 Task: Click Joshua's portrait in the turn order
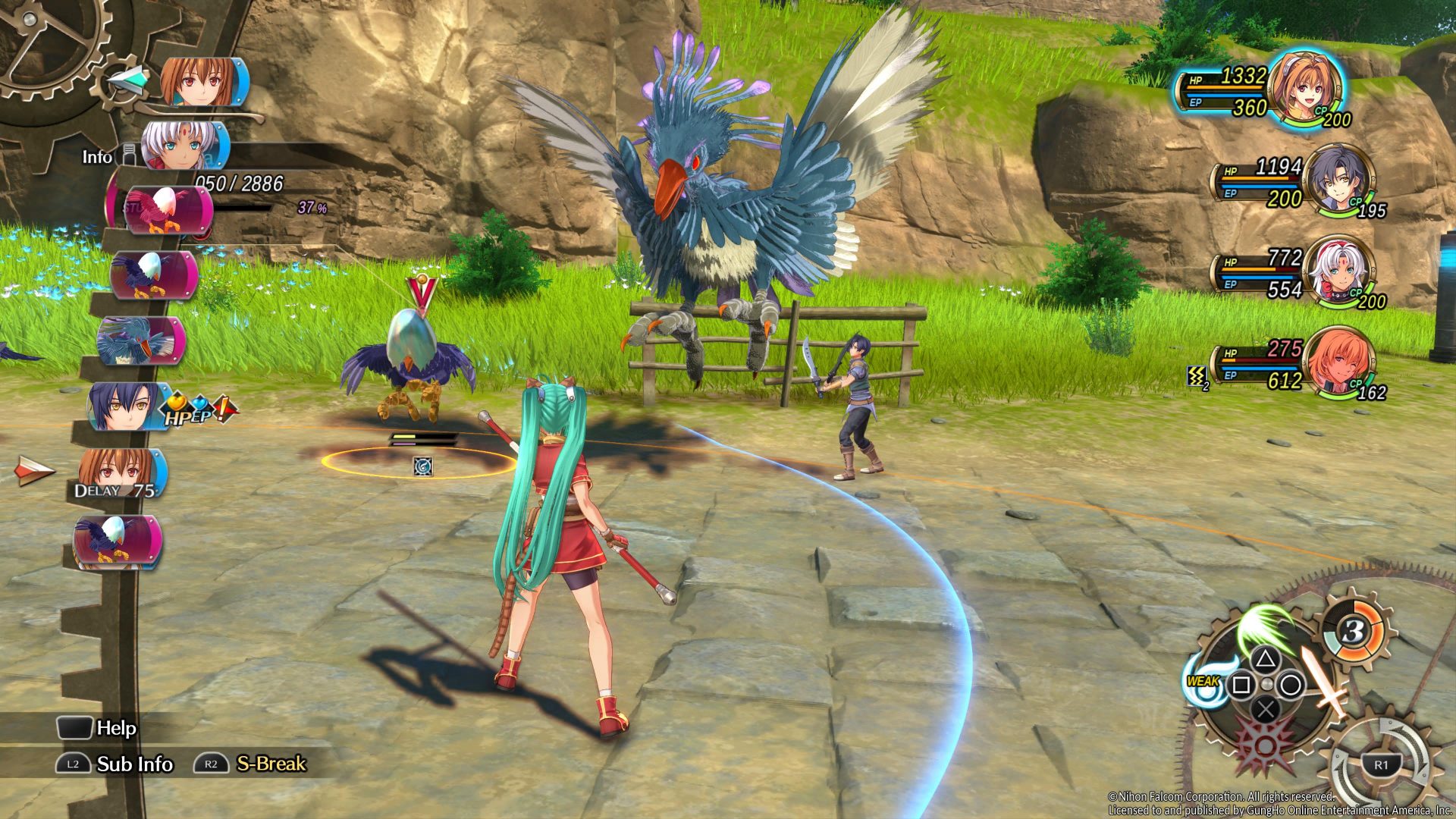click(x=126, y=406)
